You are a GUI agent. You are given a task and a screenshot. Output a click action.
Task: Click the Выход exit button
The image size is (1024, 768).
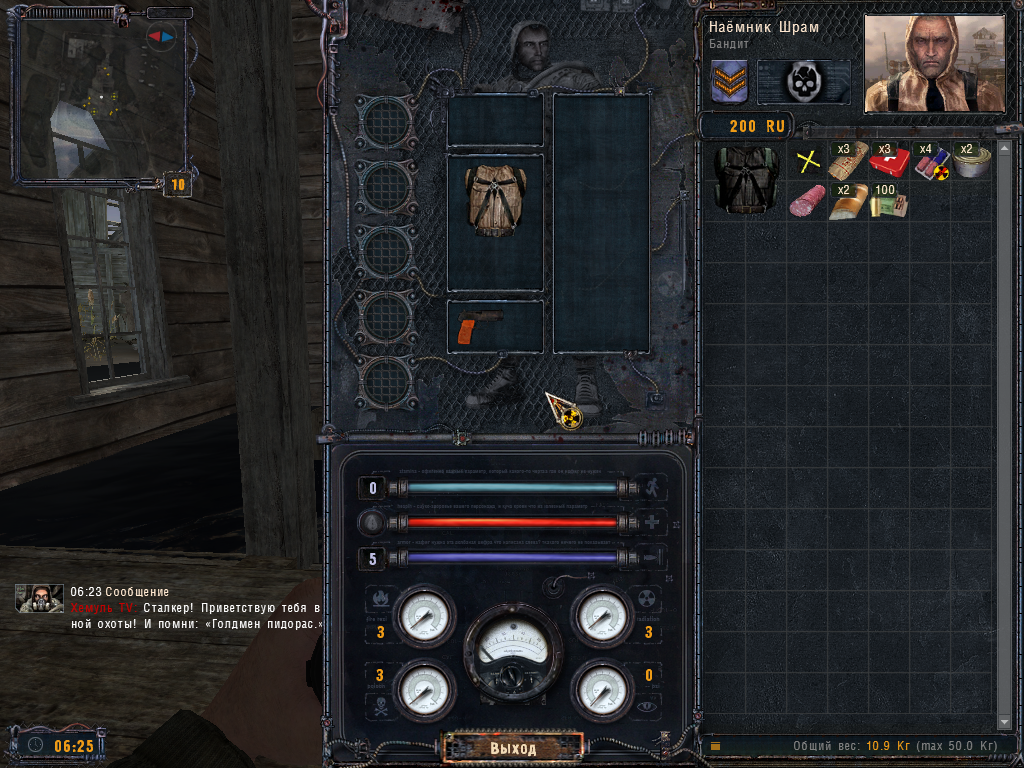tap(513, 747)
